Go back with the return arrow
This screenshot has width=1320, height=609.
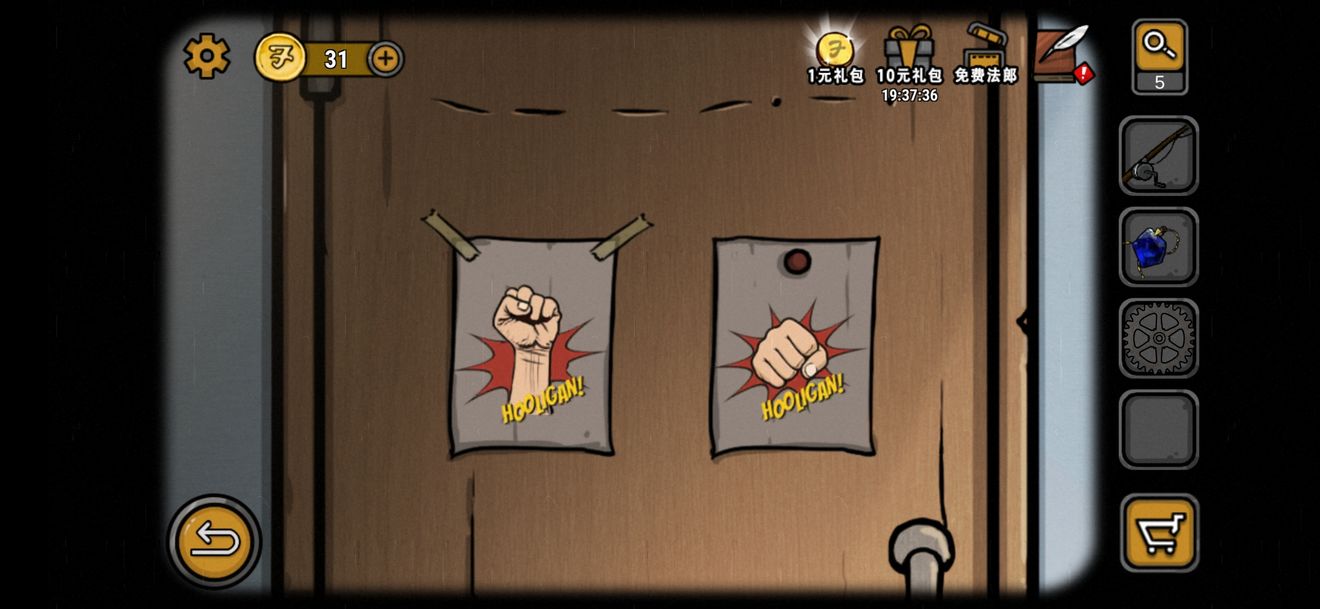(x=214, y=541)
